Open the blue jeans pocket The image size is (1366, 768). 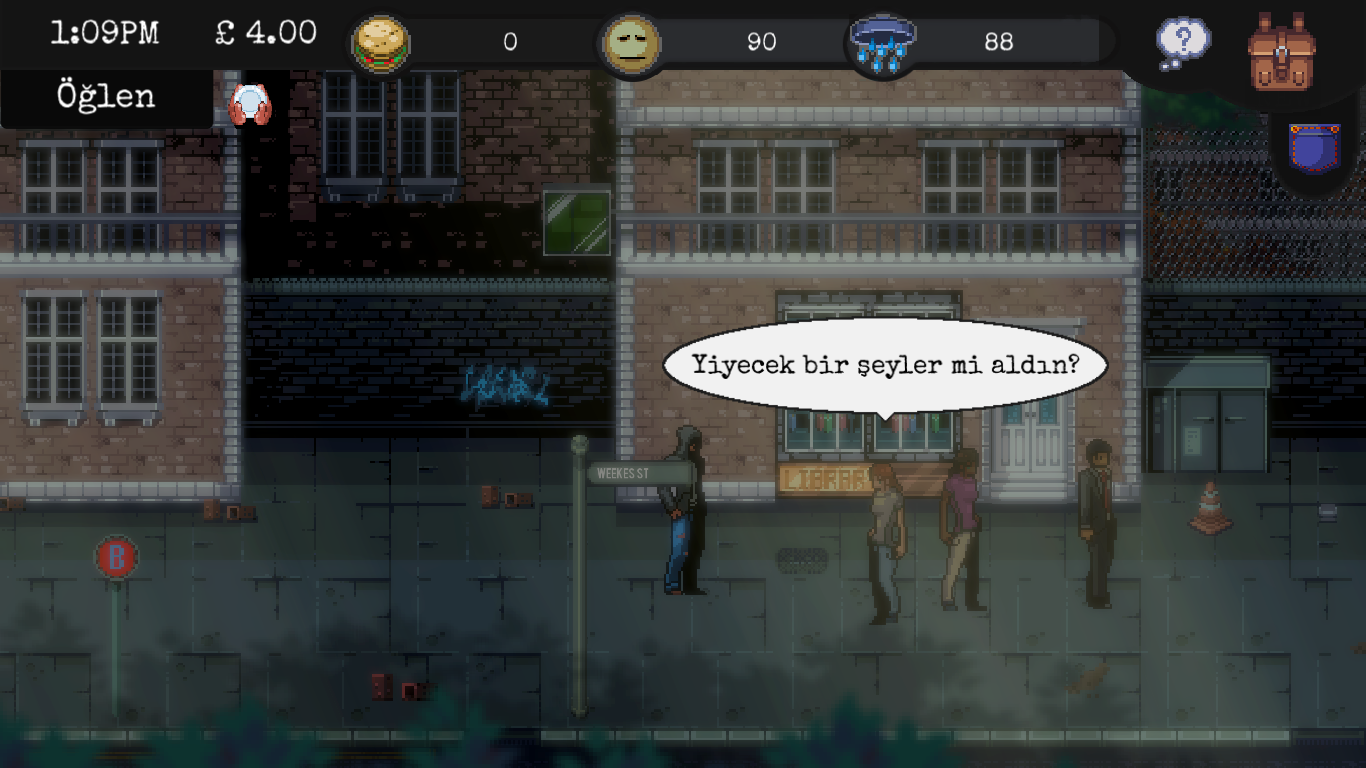1314,148
